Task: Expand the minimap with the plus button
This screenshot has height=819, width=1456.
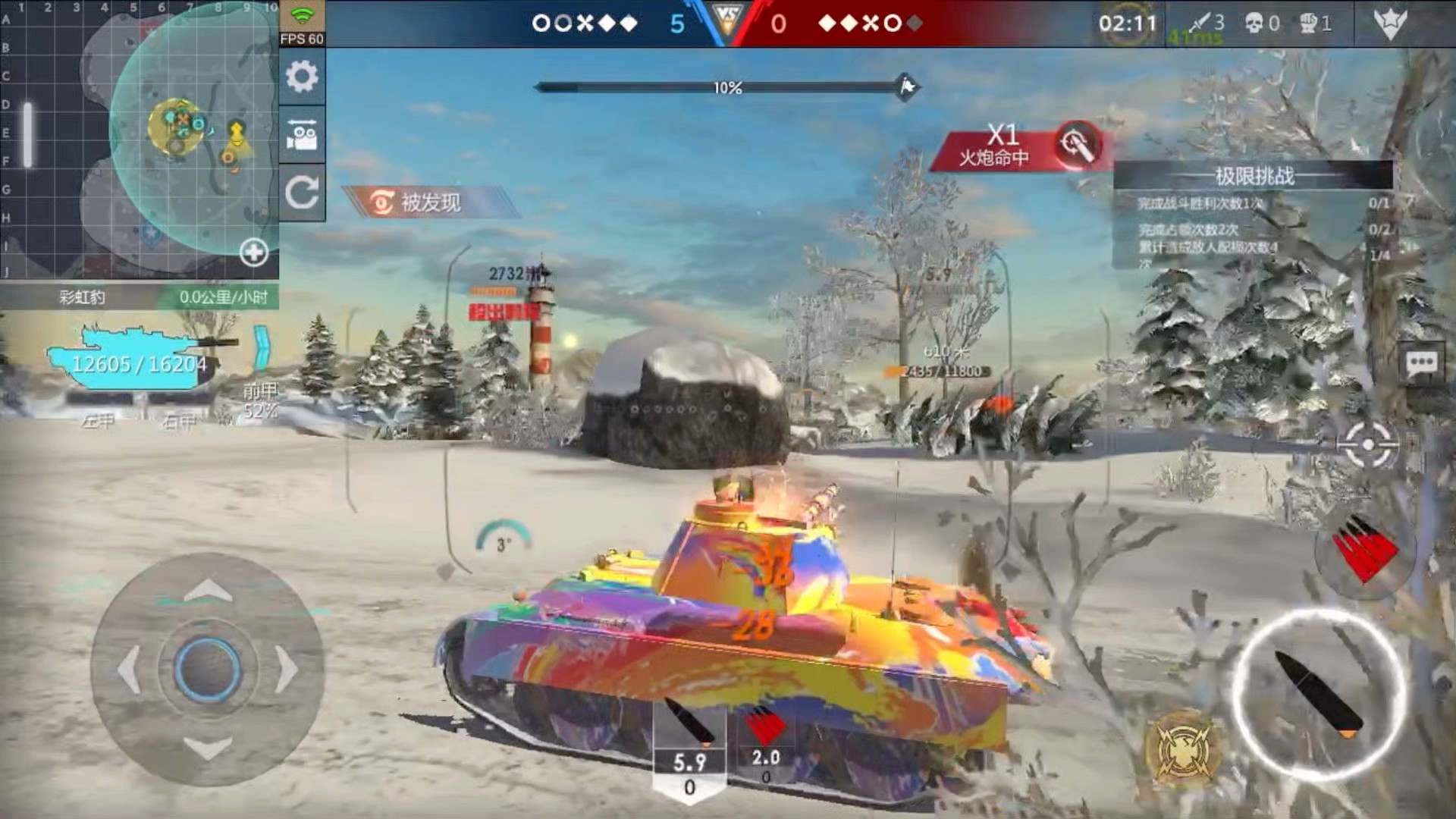Action: click(253, 253)
